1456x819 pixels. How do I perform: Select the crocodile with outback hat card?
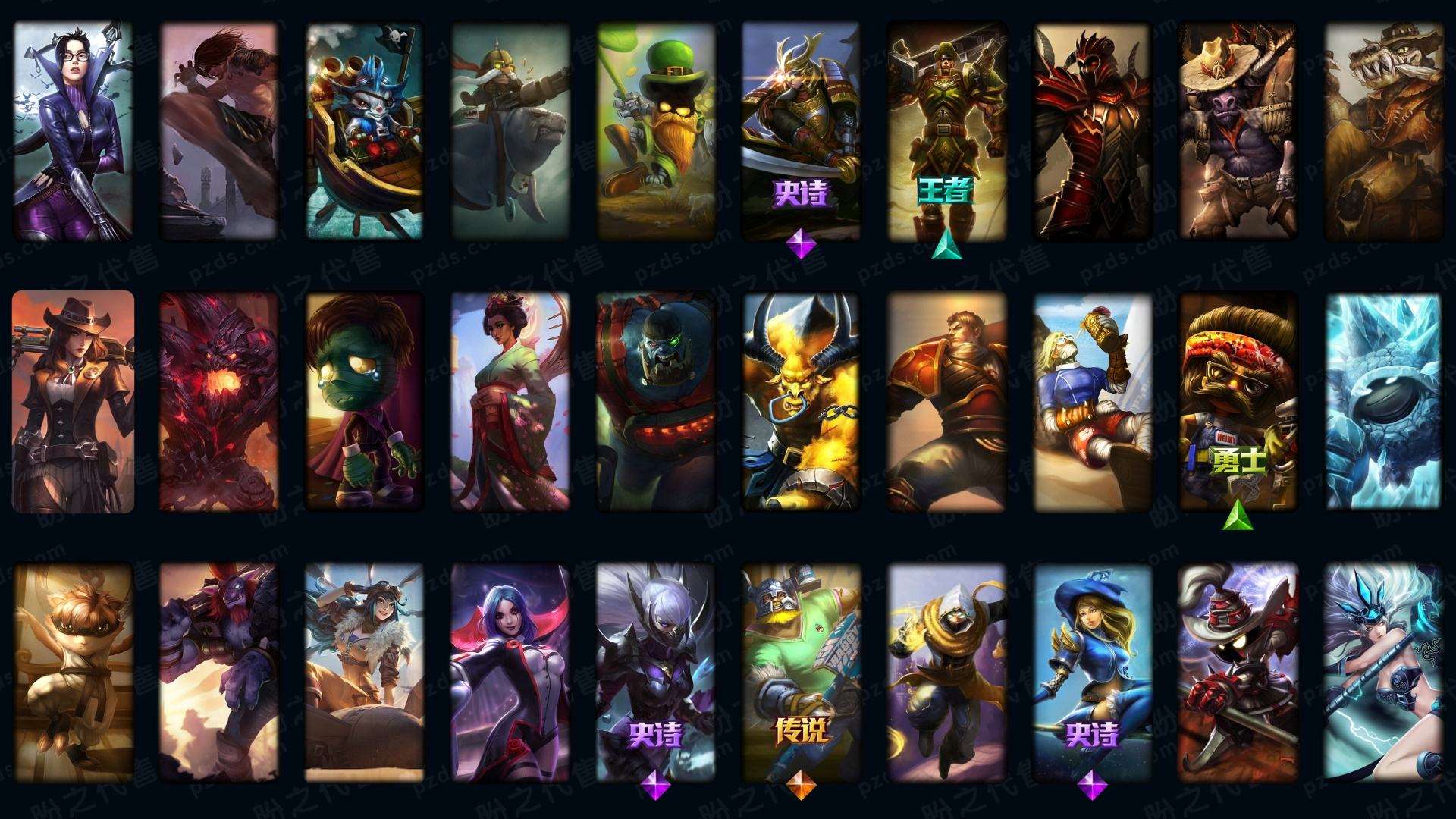1383,130
